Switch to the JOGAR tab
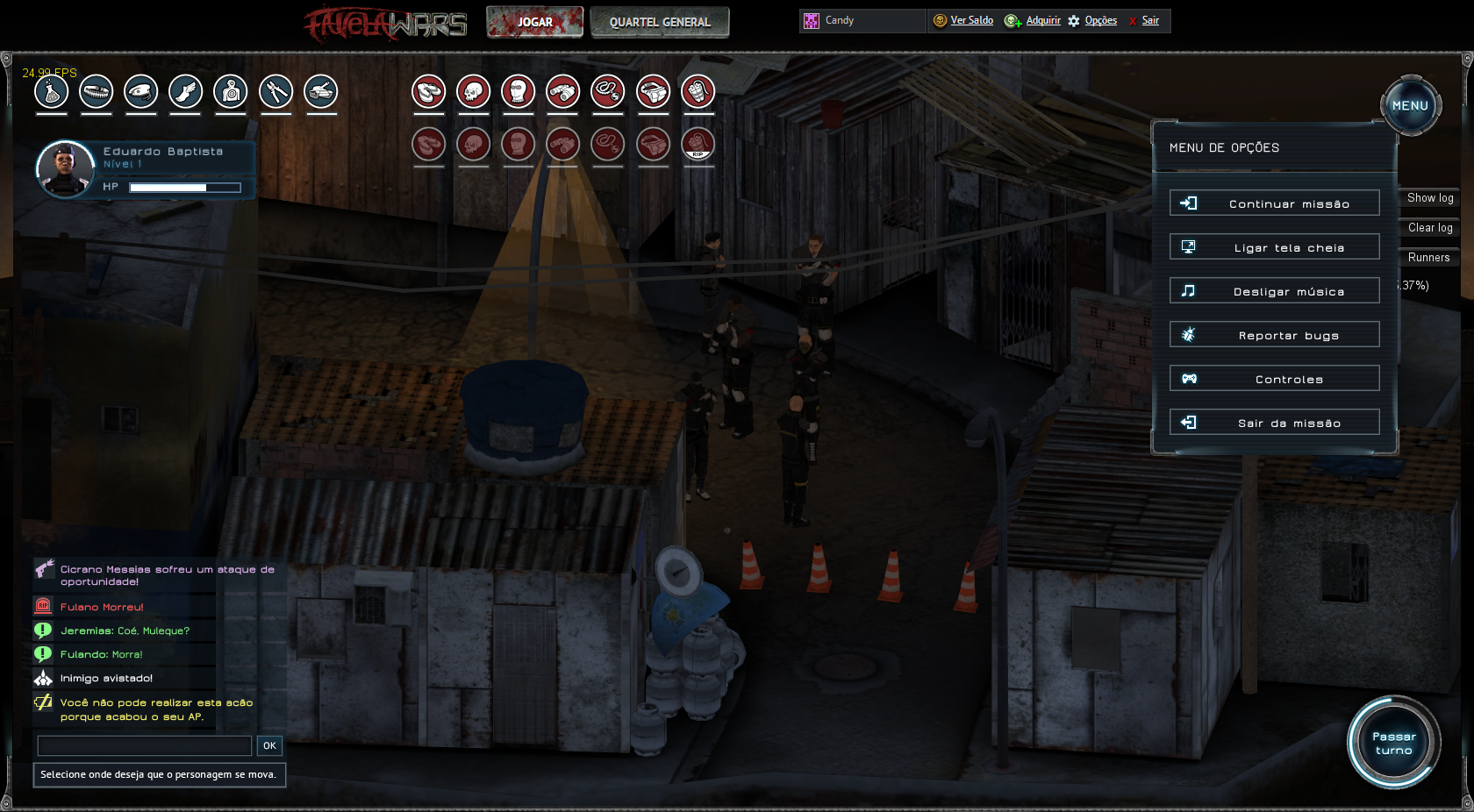The height and width of the screenshot is (812, 1474). [x=534, y=22]
